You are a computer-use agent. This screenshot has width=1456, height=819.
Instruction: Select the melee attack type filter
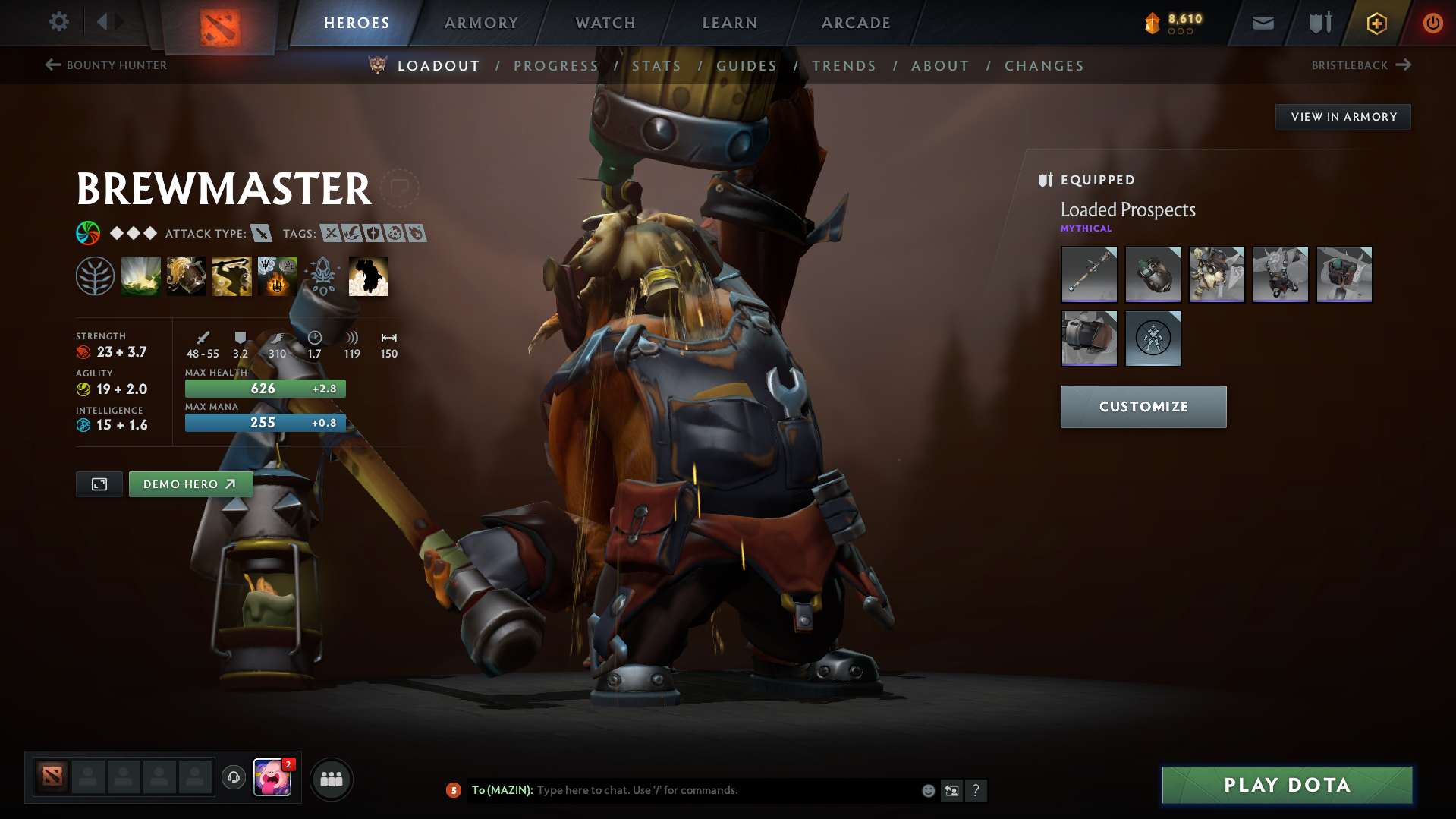coord(262,234)
